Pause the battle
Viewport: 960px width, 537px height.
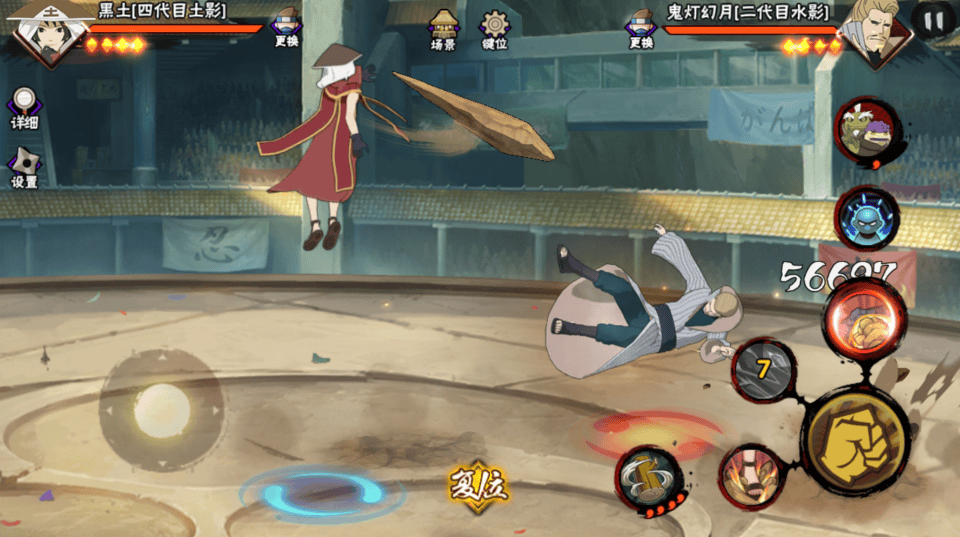[x=933, y=20]
